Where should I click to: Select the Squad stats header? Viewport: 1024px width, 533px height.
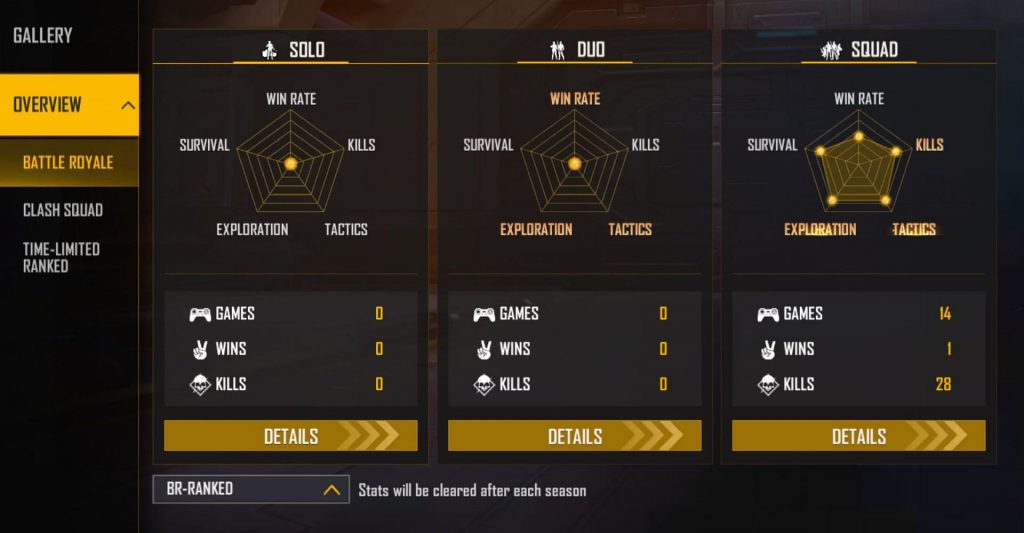(859, 50)
